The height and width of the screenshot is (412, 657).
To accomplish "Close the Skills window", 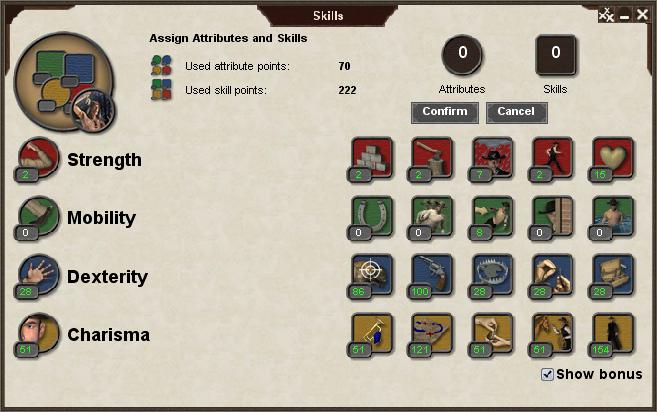I will (643, 15).
